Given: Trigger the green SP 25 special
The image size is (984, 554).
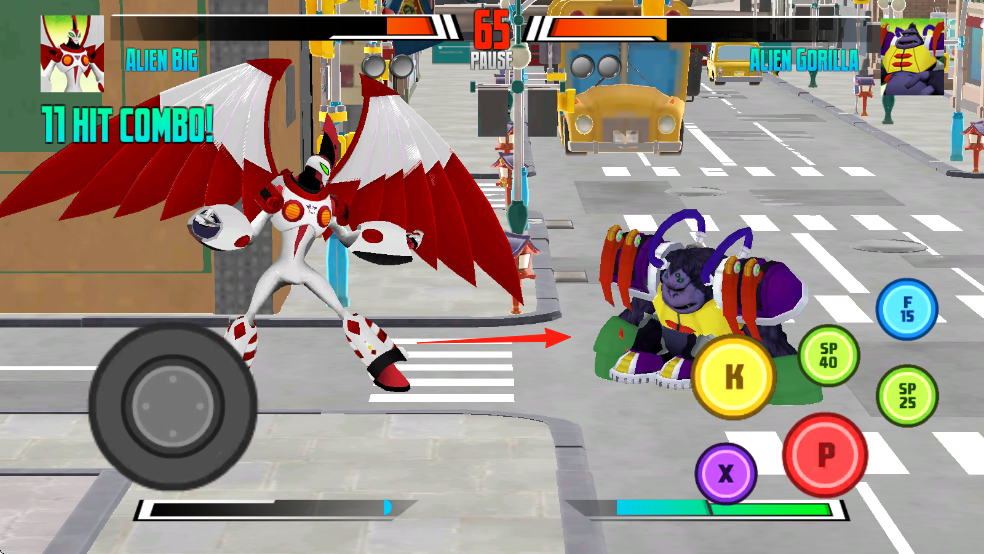Looking at the screenshot, I should 907,396.
